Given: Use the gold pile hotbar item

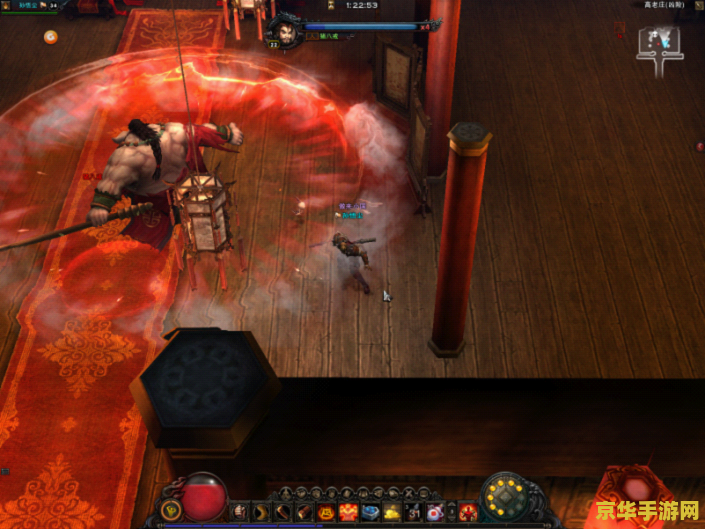Looking at the screenshot, I should (392, 512).
